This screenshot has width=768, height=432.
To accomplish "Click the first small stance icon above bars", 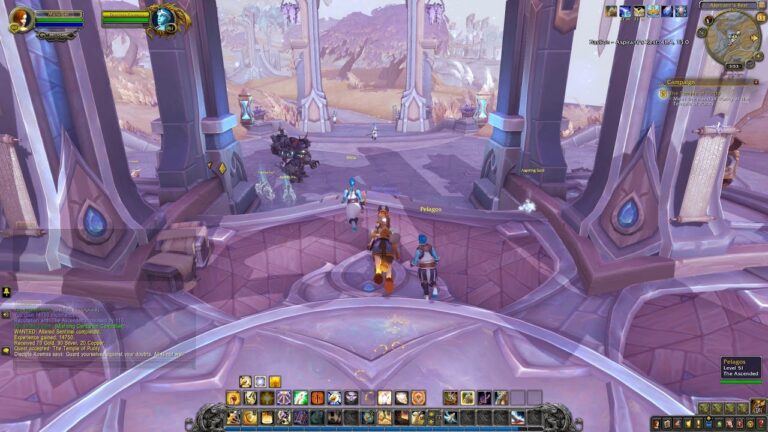I will (x=245, y=382).
